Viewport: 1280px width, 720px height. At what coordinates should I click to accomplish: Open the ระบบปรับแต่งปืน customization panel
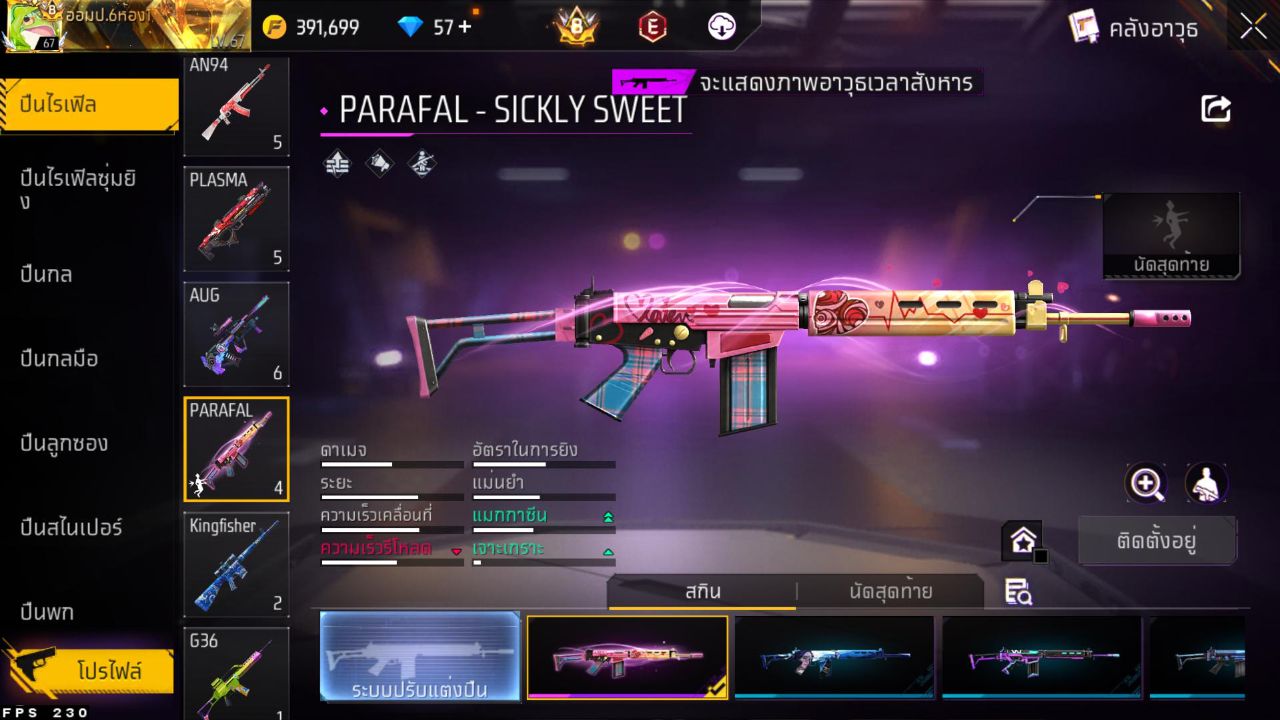coord(420,657)
